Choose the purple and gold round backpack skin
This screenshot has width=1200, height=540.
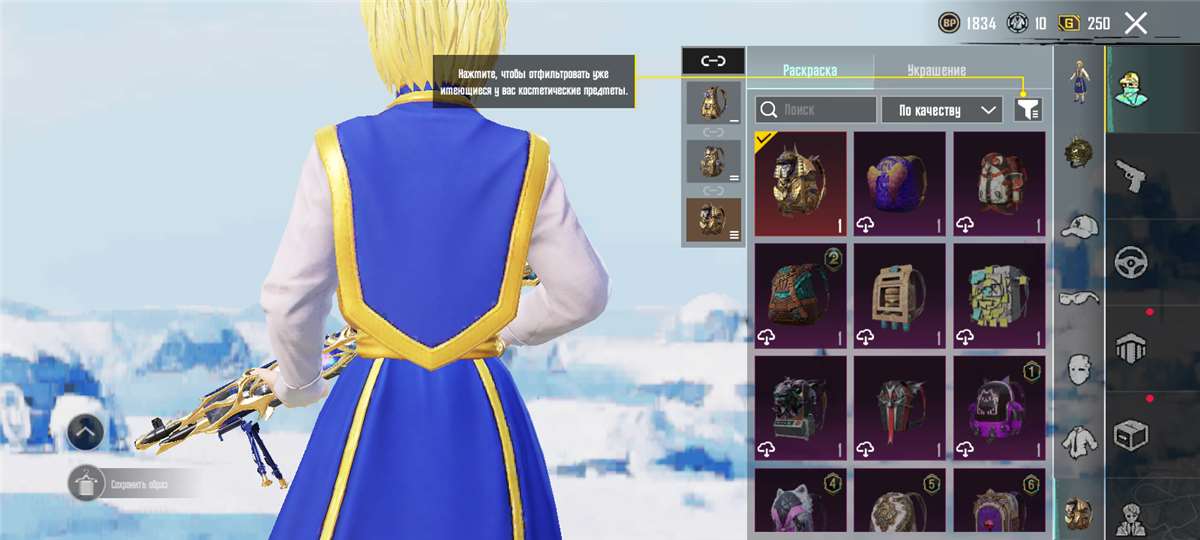click(899, 184)
